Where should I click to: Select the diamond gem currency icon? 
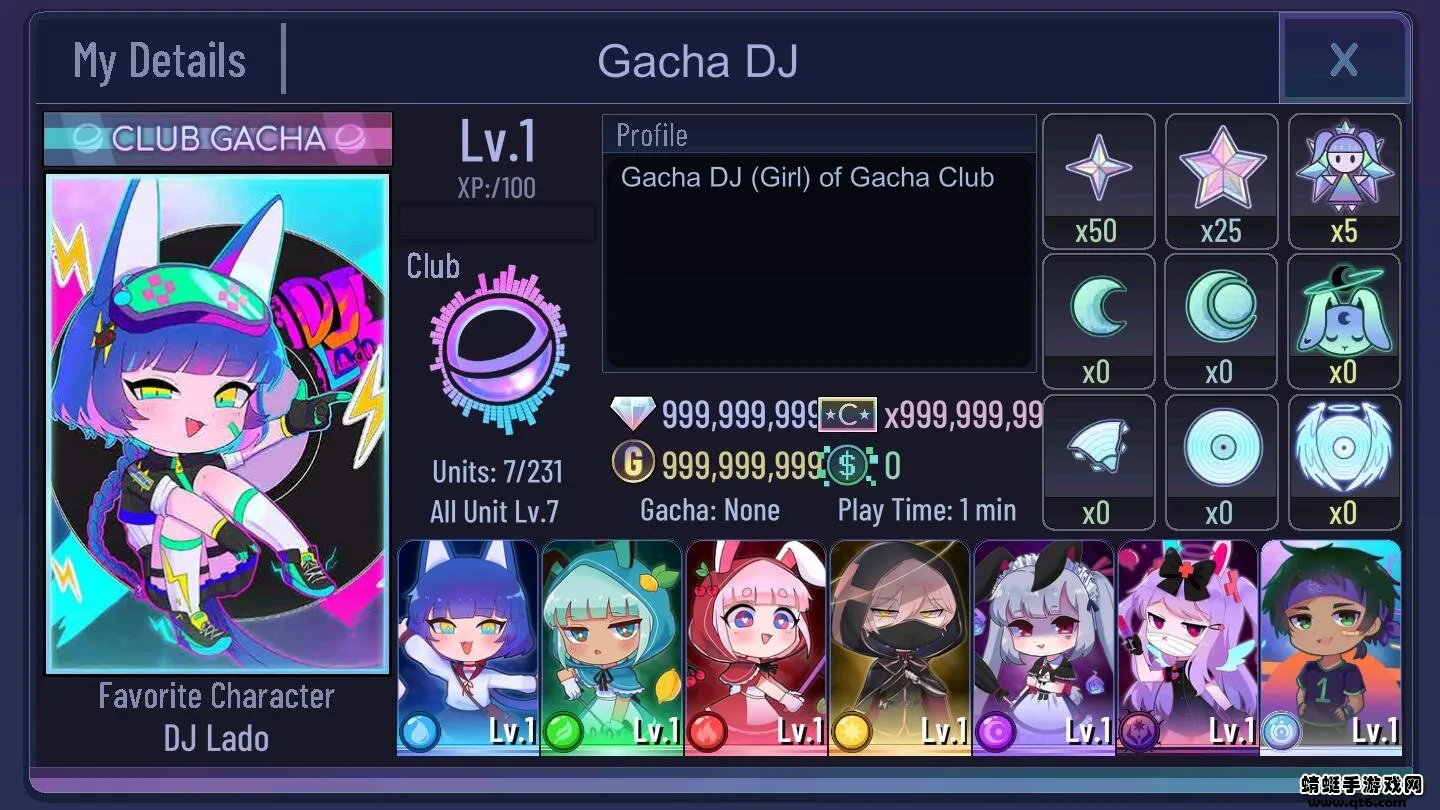pos(632,413)
